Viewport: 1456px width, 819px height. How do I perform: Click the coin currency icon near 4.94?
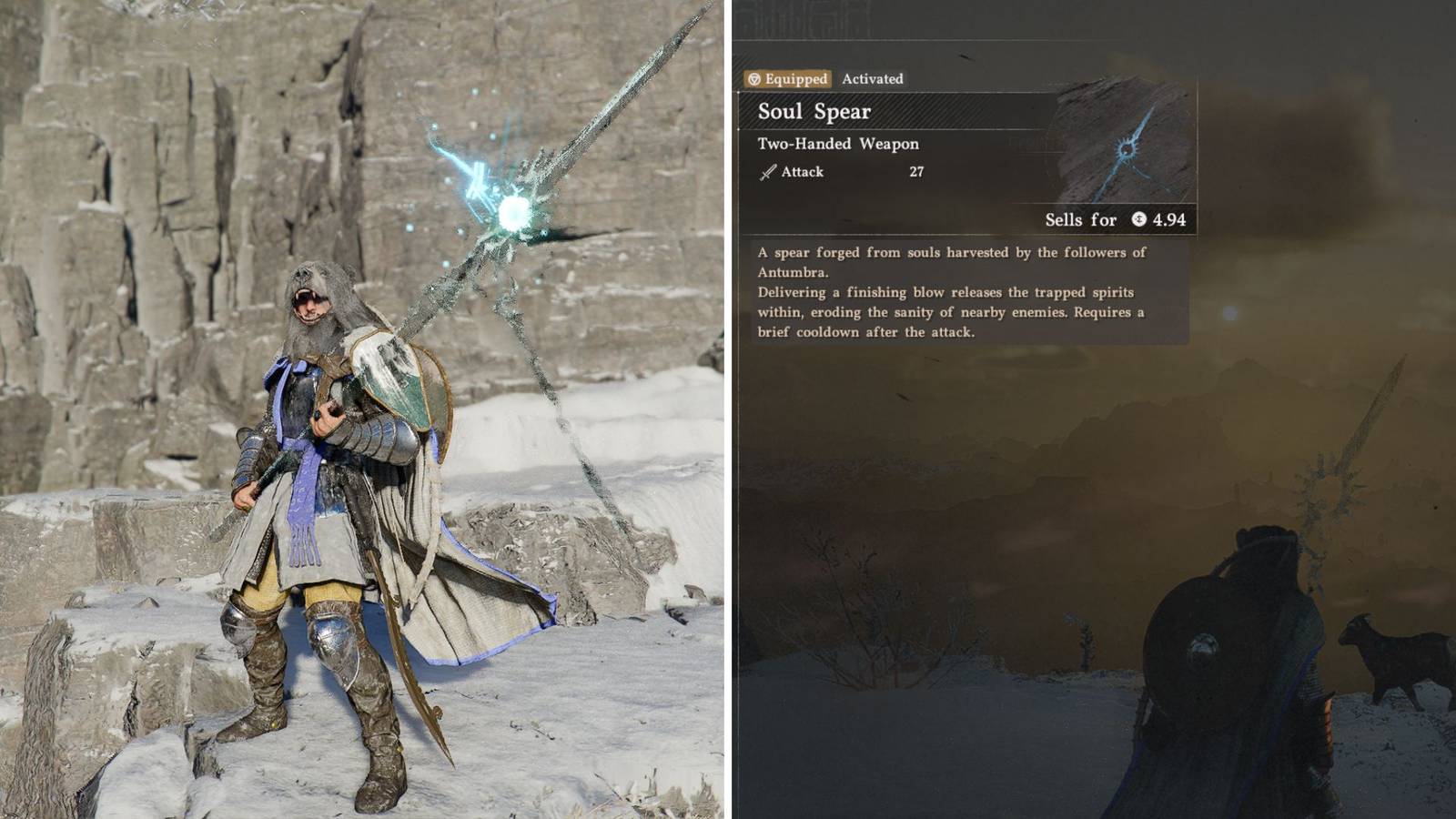point(1141,220)
